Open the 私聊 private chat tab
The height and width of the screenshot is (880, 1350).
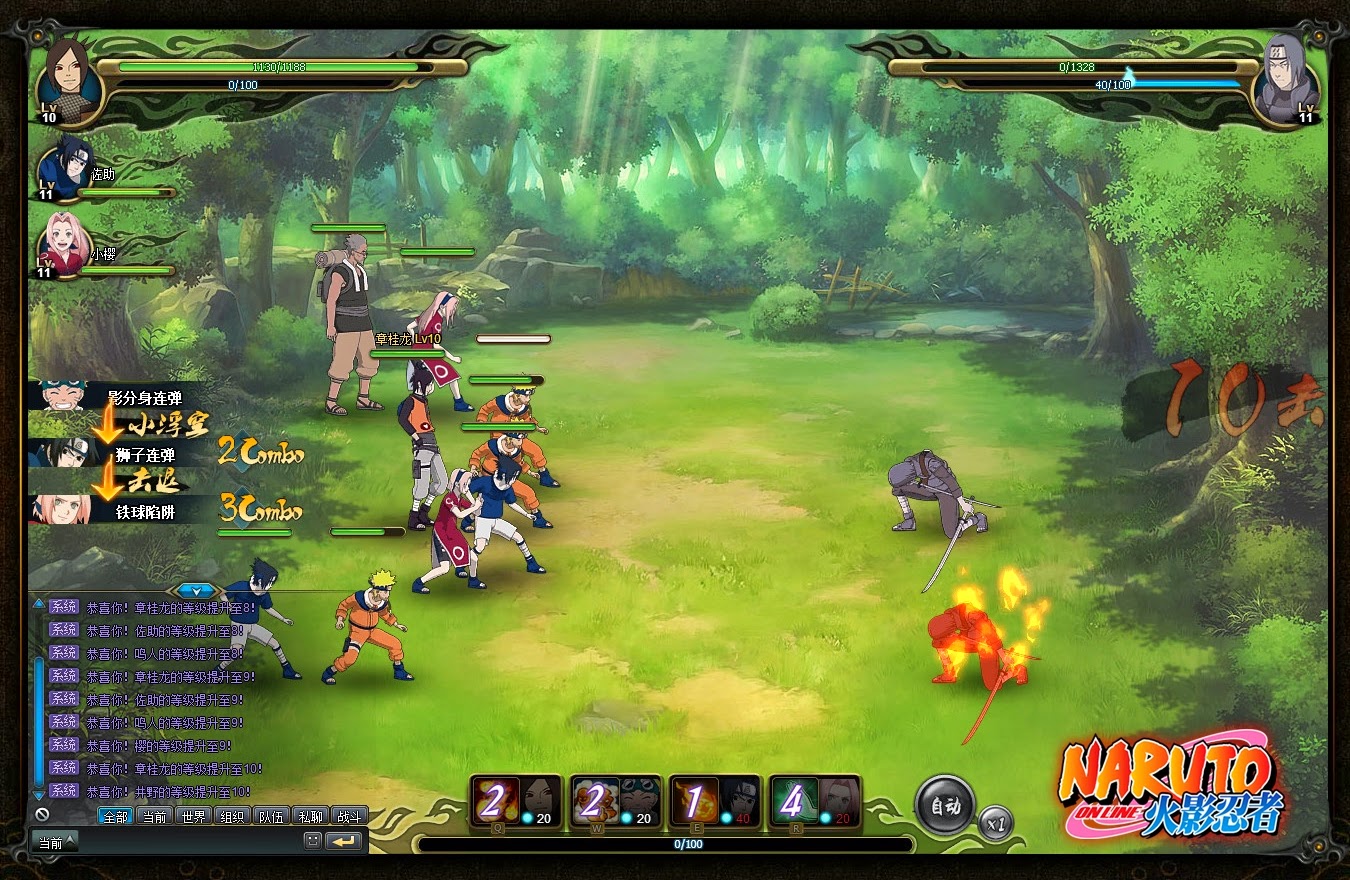tap(310, 817)
